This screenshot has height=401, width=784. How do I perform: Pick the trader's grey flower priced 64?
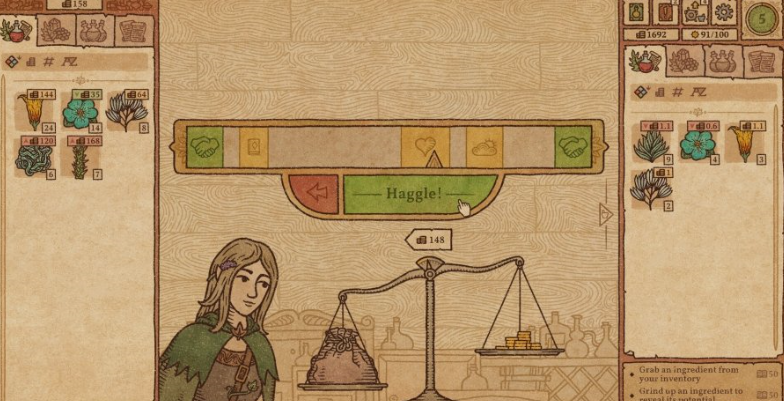click(x=126, y=112)
